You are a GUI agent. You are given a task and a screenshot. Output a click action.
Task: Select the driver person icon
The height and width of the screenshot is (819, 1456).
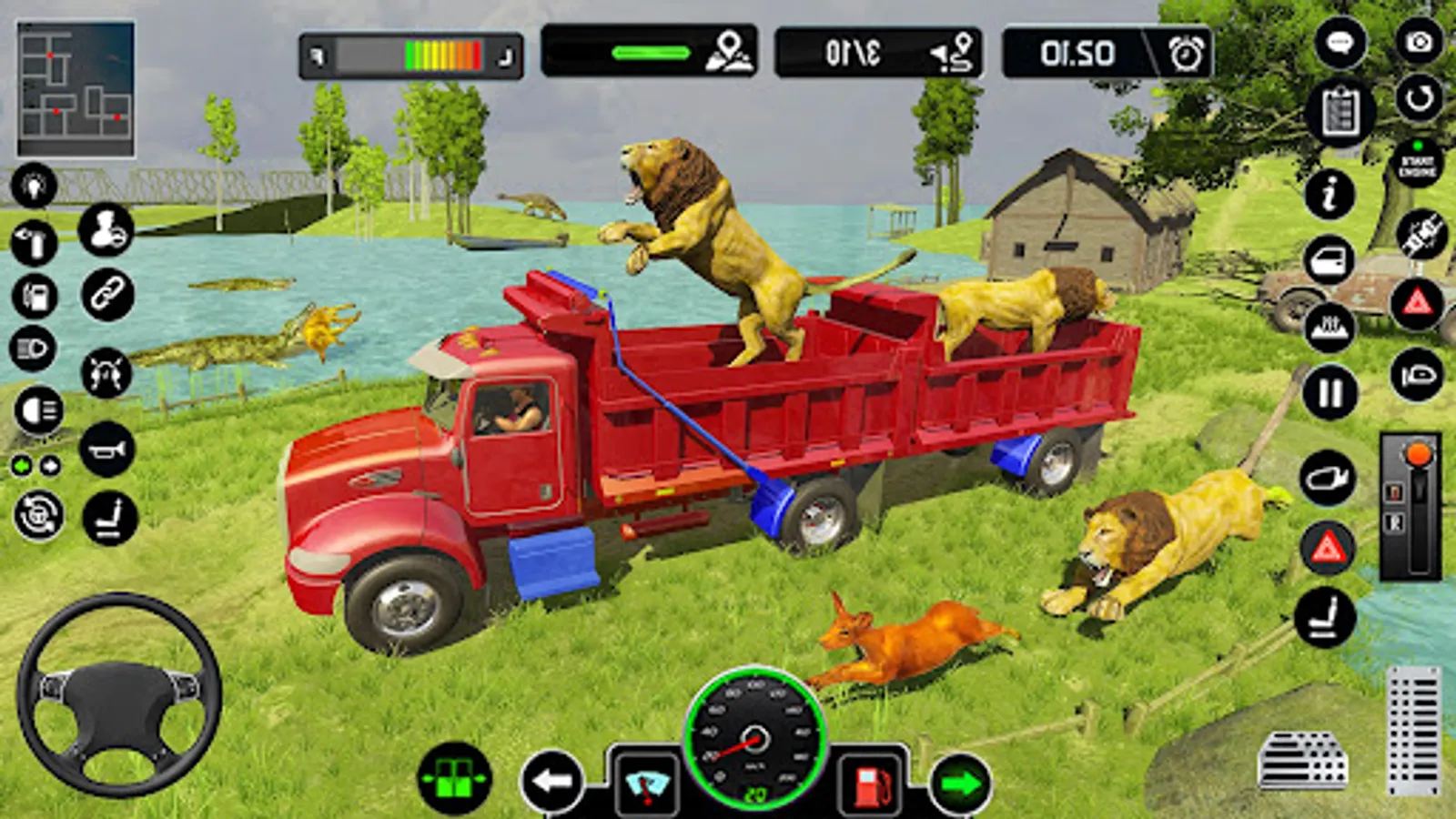pyautogui.click(x=106, y=229)
